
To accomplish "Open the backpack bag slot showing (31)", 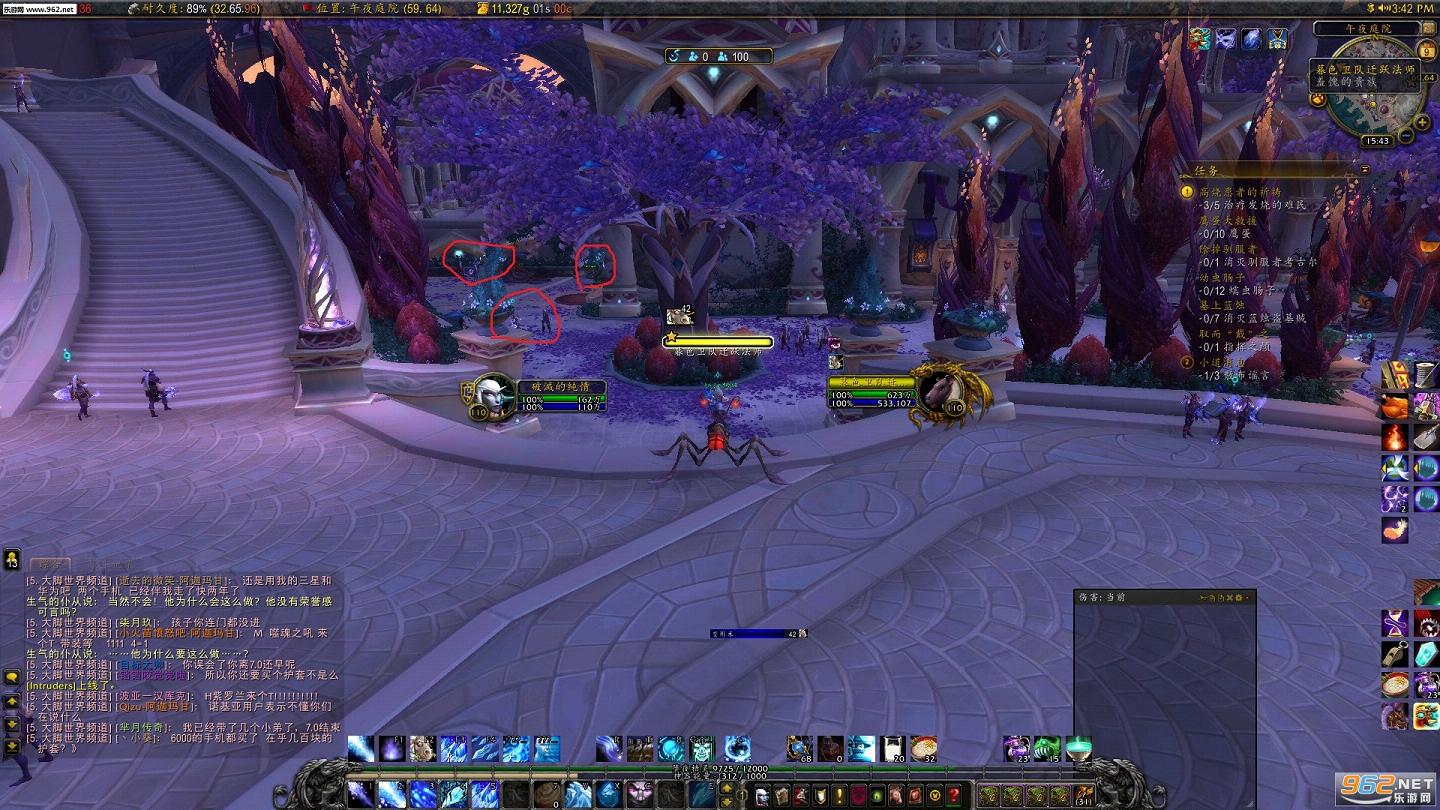I will click(1082, 795).
